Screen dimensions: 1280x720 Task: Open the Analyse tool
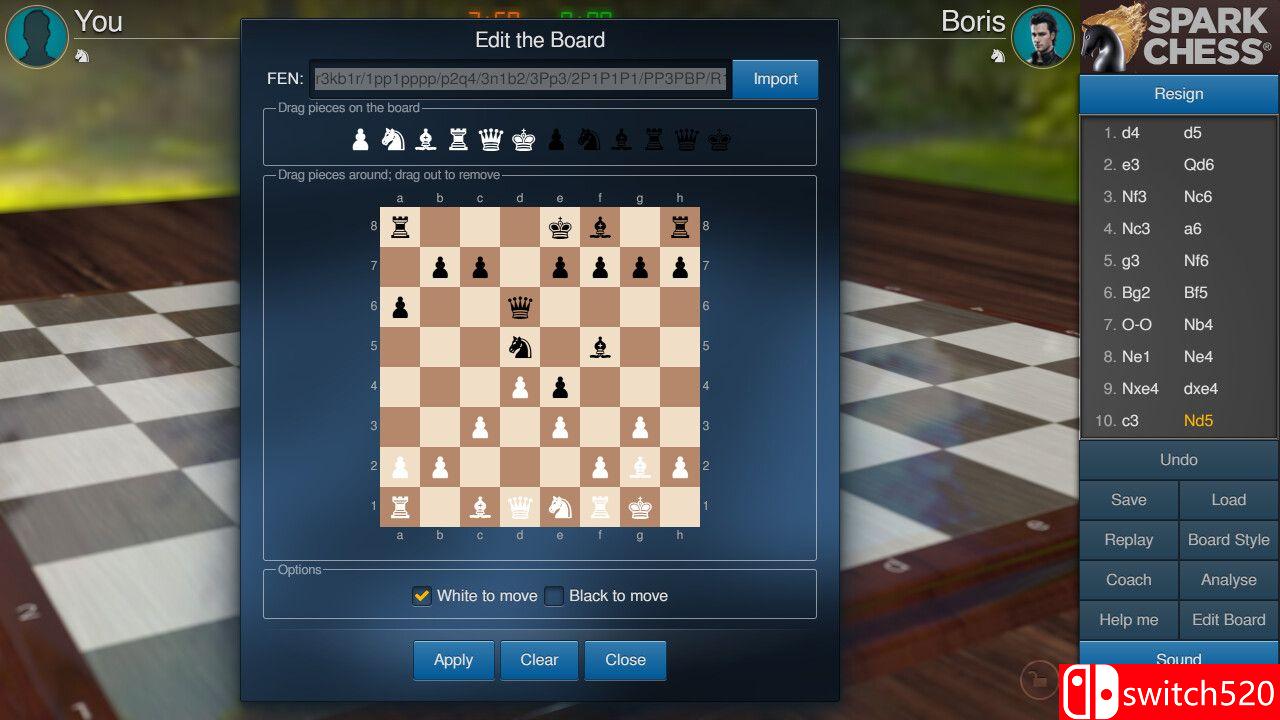pos(1228,580)
